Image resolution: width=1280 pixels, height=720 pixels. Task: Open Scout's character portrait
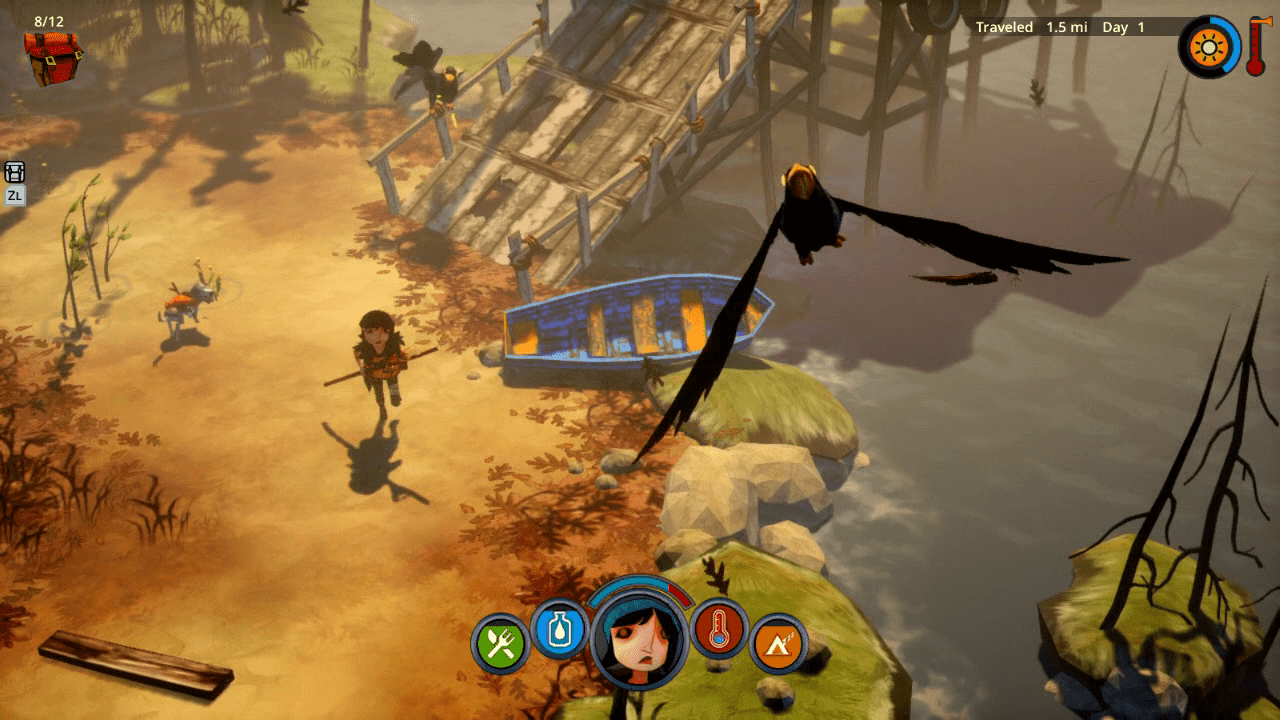[x=639, y=637]
